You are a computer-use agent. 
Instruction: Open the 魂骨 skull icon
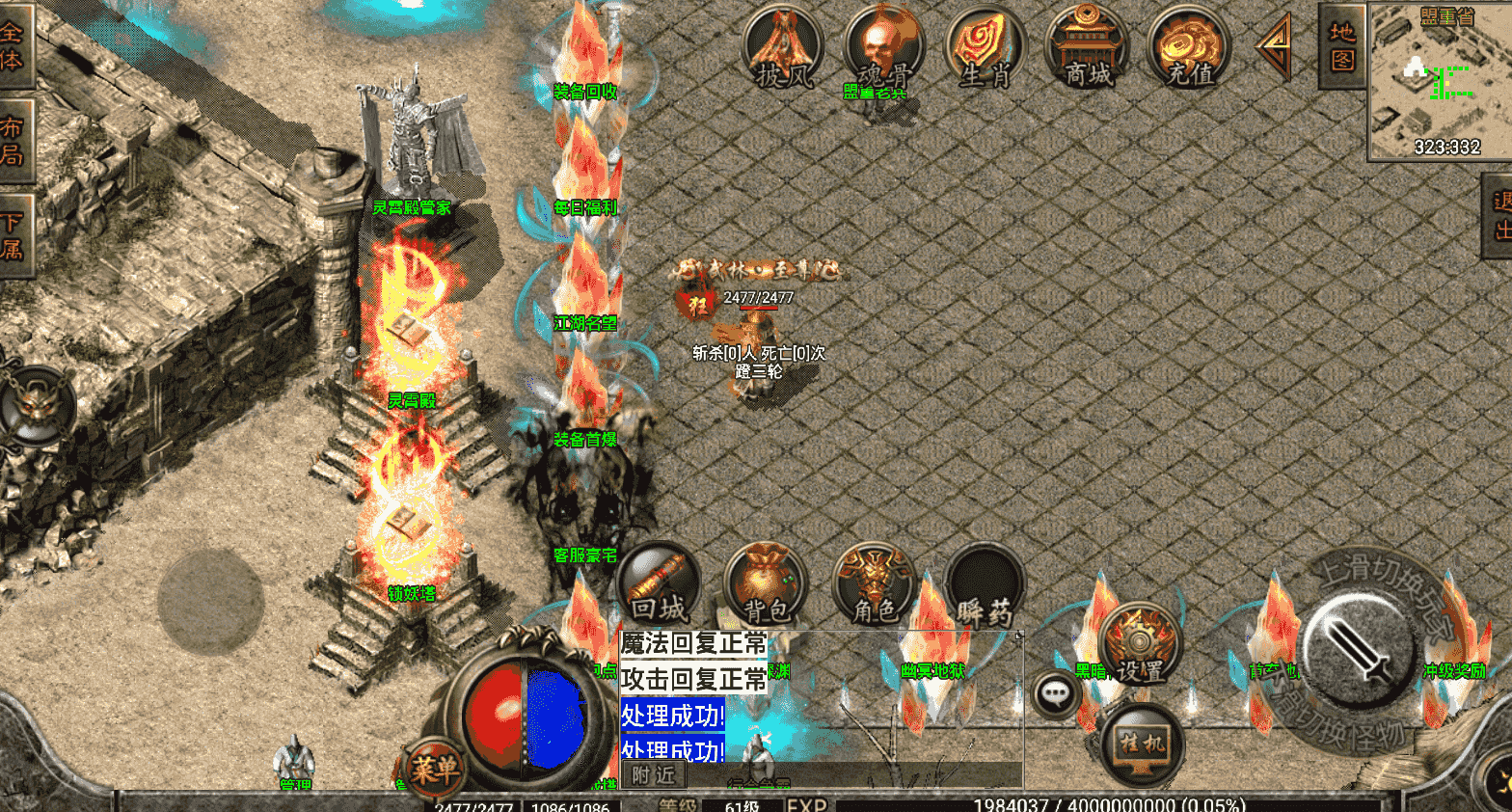coord(883,46)
